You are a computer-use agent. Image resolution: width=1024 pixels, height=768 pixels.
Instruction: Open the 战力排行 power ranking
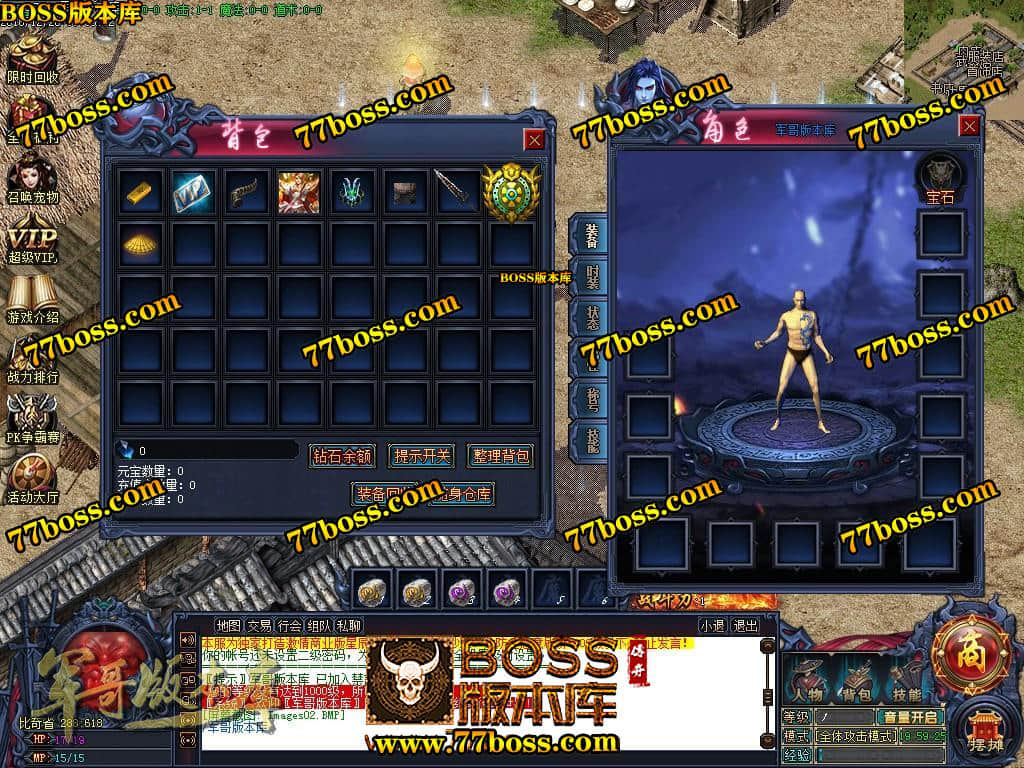tap(33, 359)
